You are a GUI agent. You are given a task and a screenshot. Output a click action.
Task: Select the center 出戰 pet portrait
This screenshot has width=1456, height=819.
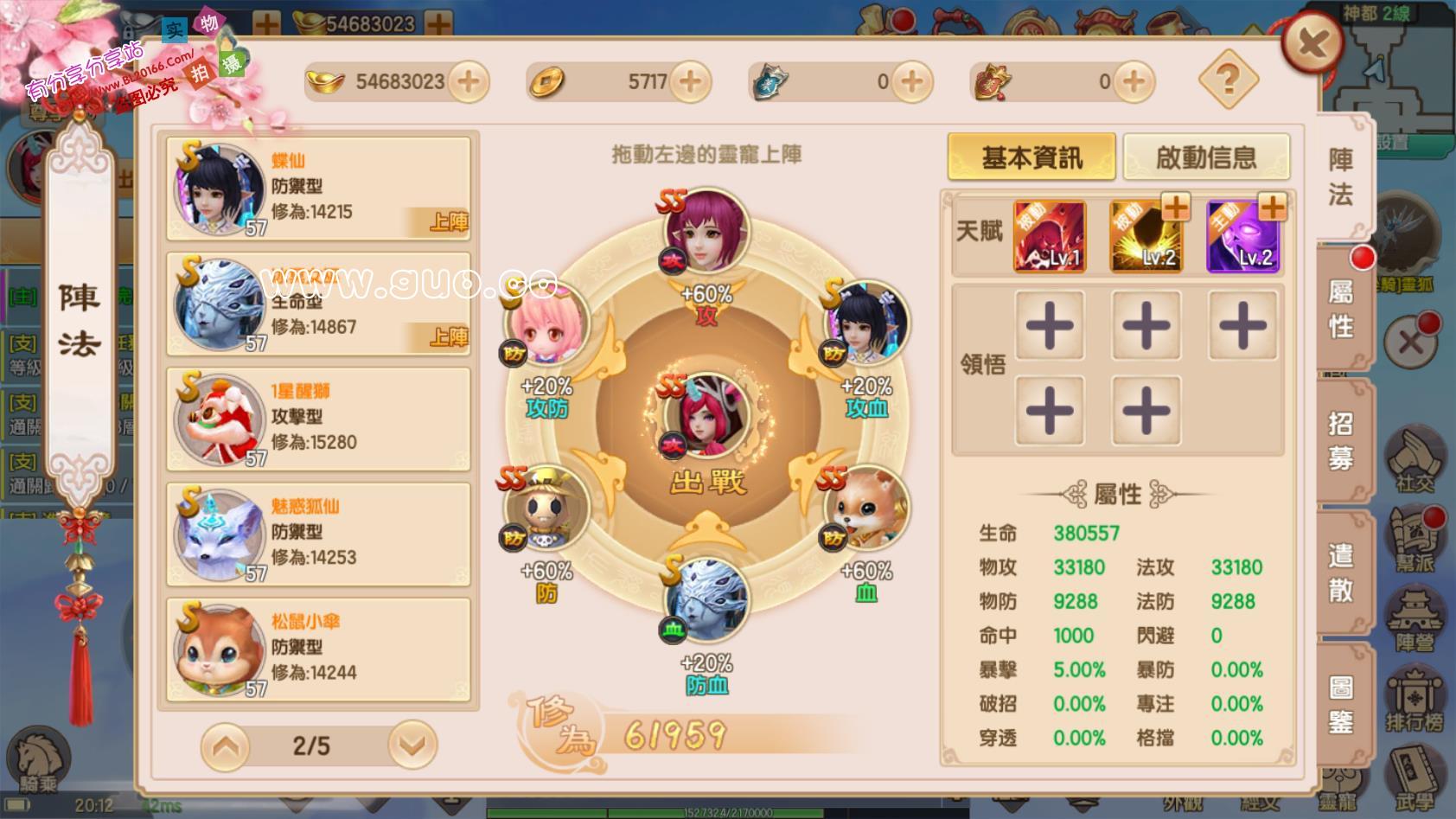click(706, 415)
